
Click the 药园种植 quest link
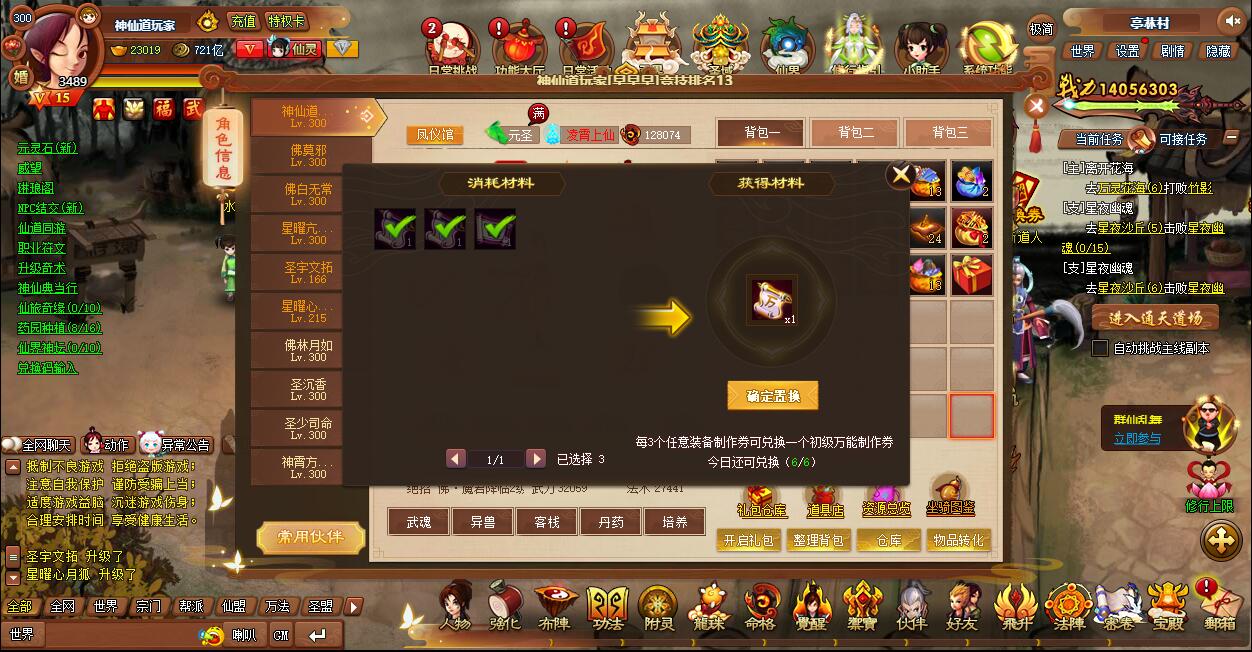pos(59,328)
